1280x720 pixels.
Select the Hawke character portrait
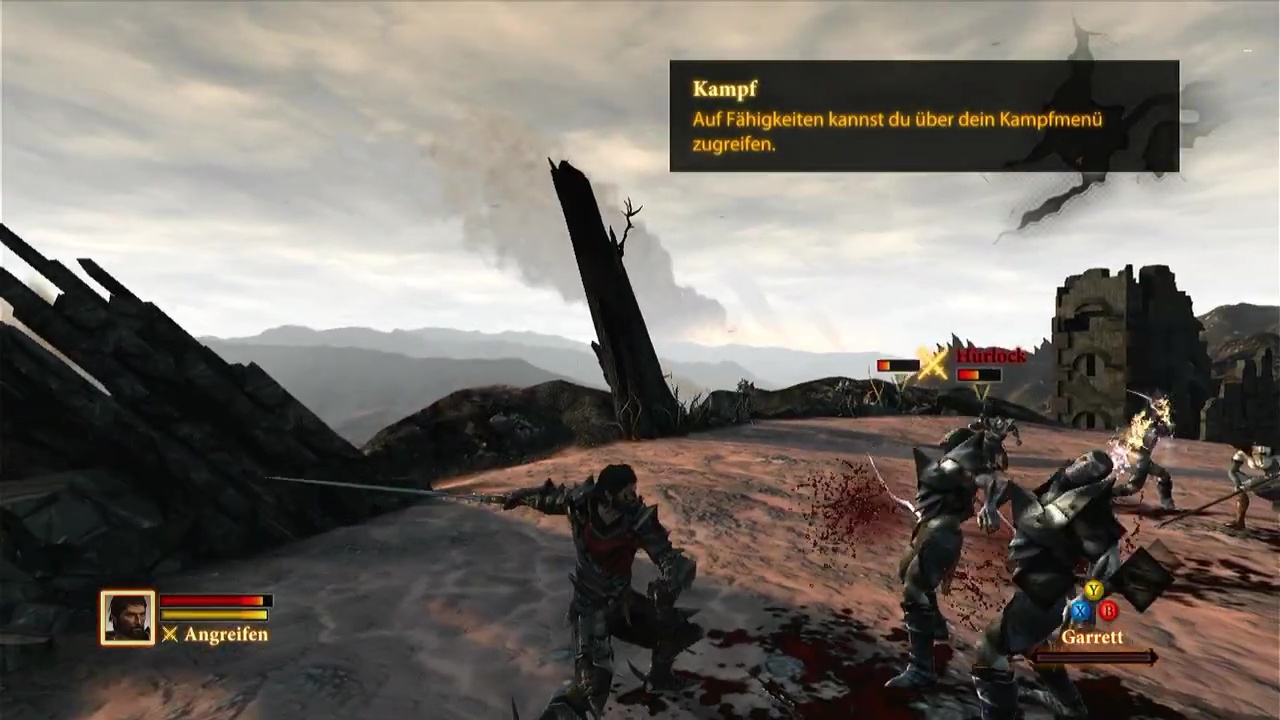coord(127,617)
